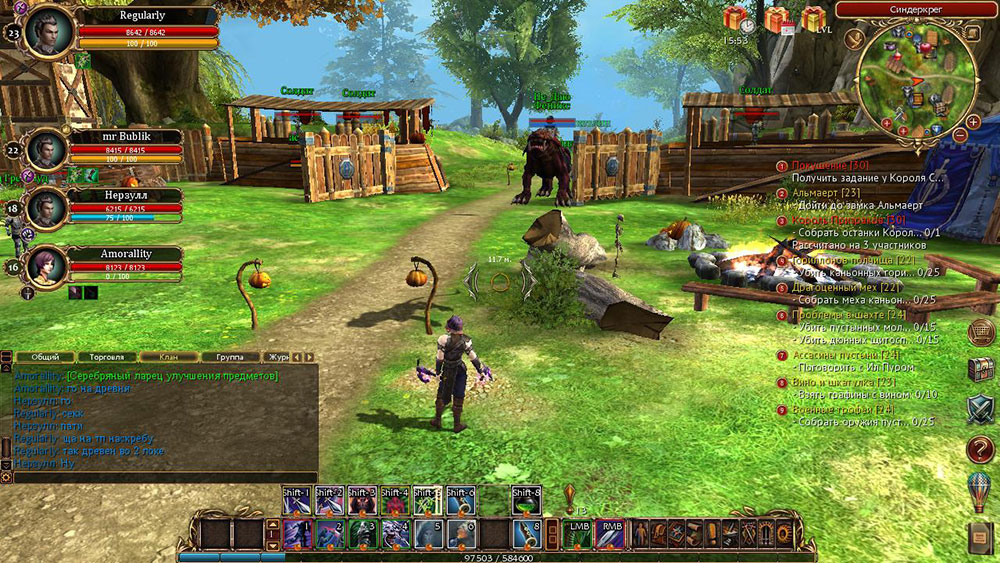This screenshot has width=1000, height=563.
Task: Activate the skill in hotbar slot 1
Action: click(x=297, y=533)
